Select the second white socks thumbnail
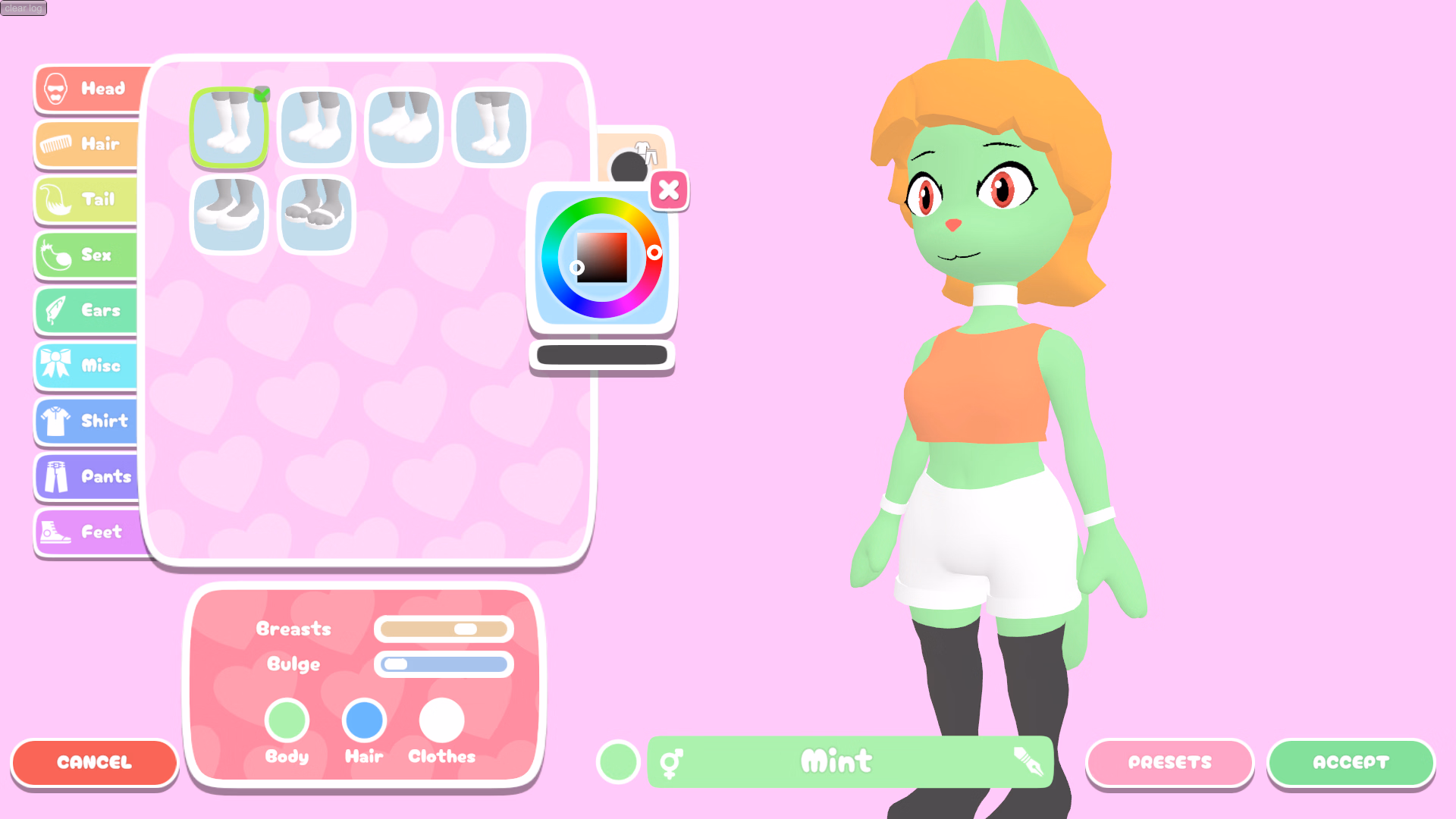The image size is (1456, 819). click(x=315, y=127)
